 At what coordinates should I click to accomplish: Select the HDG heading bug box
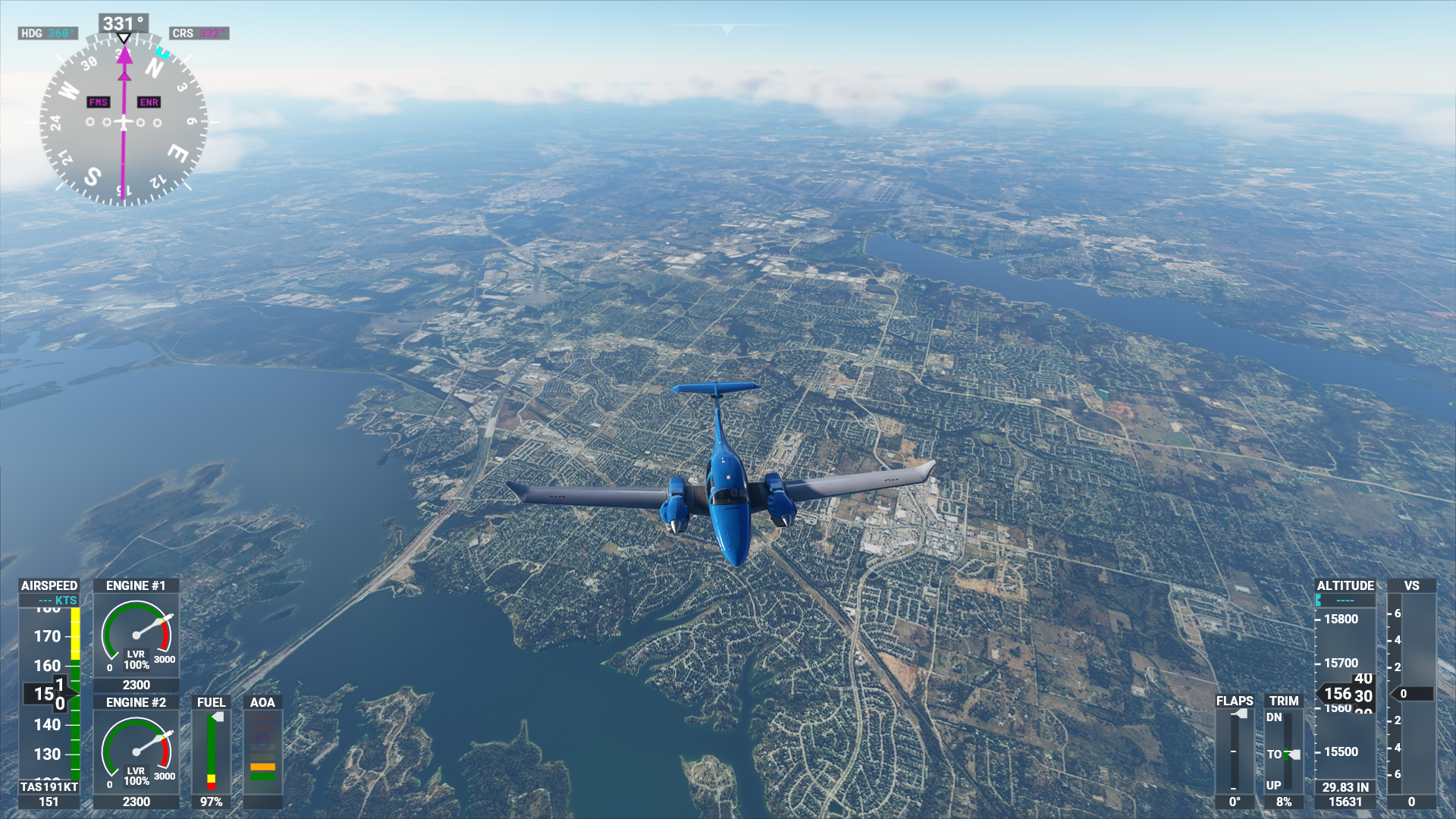(x=48, y=33)
